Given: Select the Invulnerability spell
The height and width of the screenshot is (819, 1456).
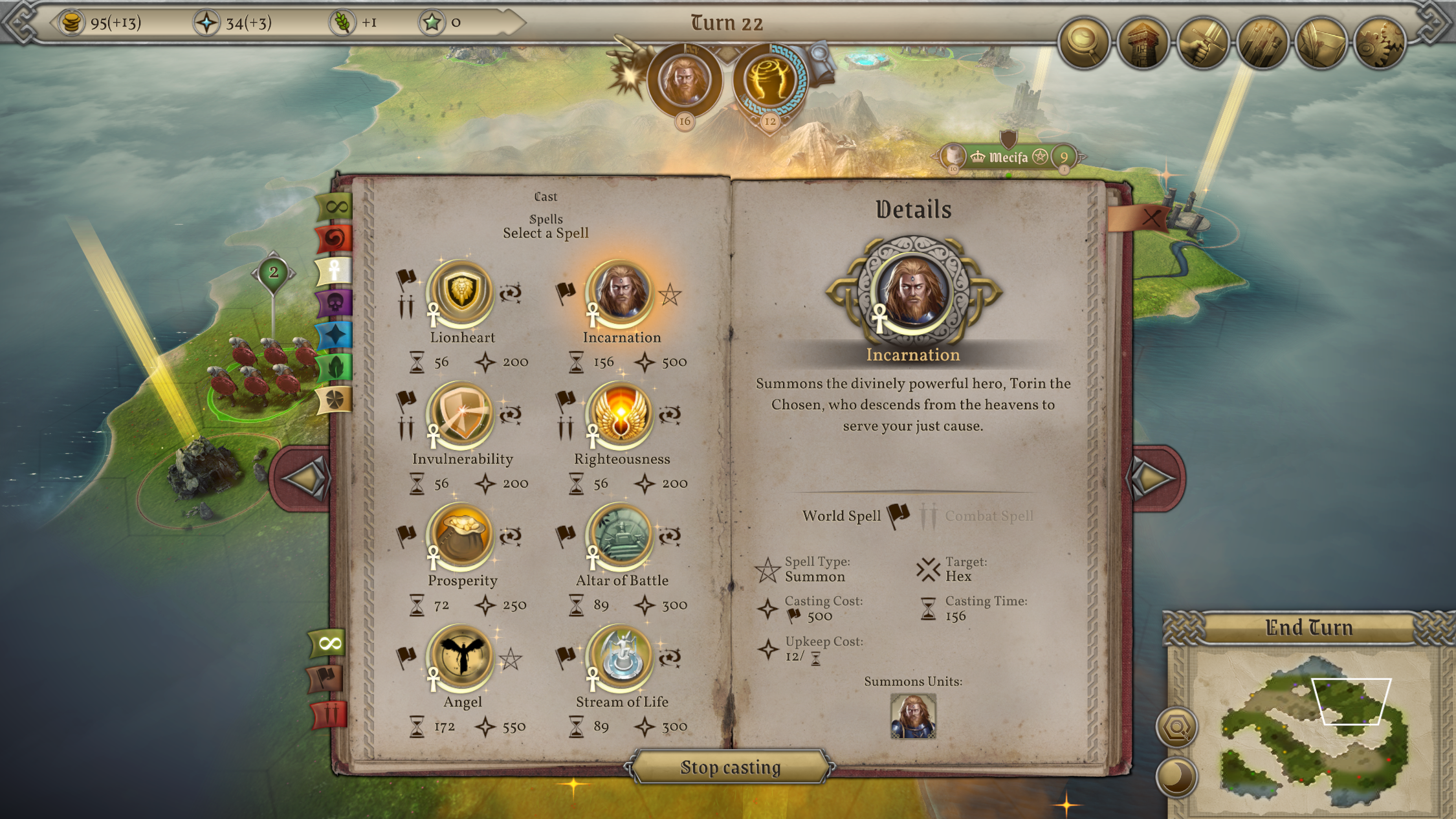Looking at the screenshot, I should click(x=461, y=415).
